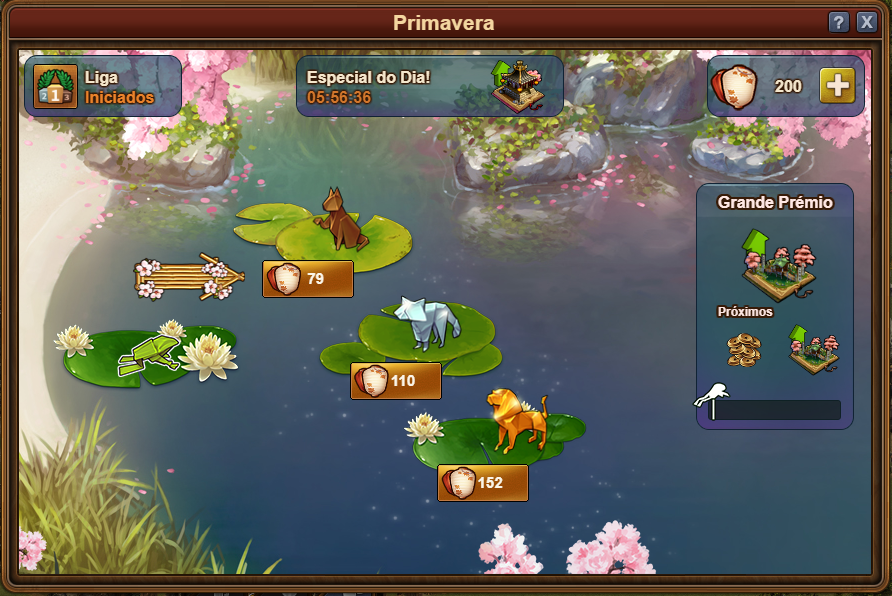Viewport: 892px width, 596px height.
Task: Close the Primavera event window
Action: (866, 22)
